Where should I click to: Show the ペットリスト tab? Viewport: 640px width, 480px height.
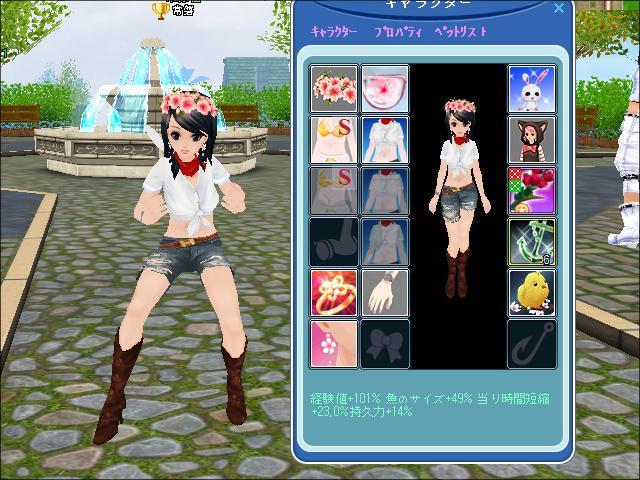[x=461, y=32]
